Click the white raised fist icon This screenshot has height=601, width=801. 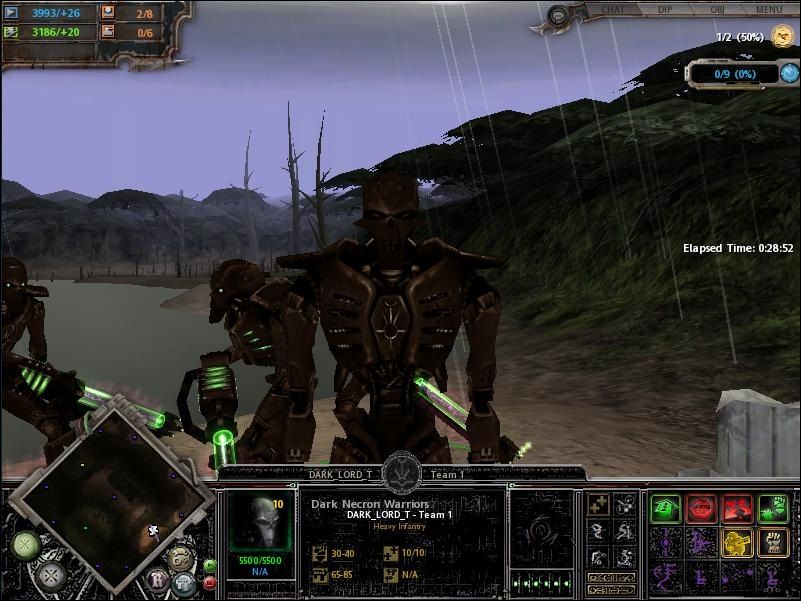pyautogui.click(x=772, y=543)
